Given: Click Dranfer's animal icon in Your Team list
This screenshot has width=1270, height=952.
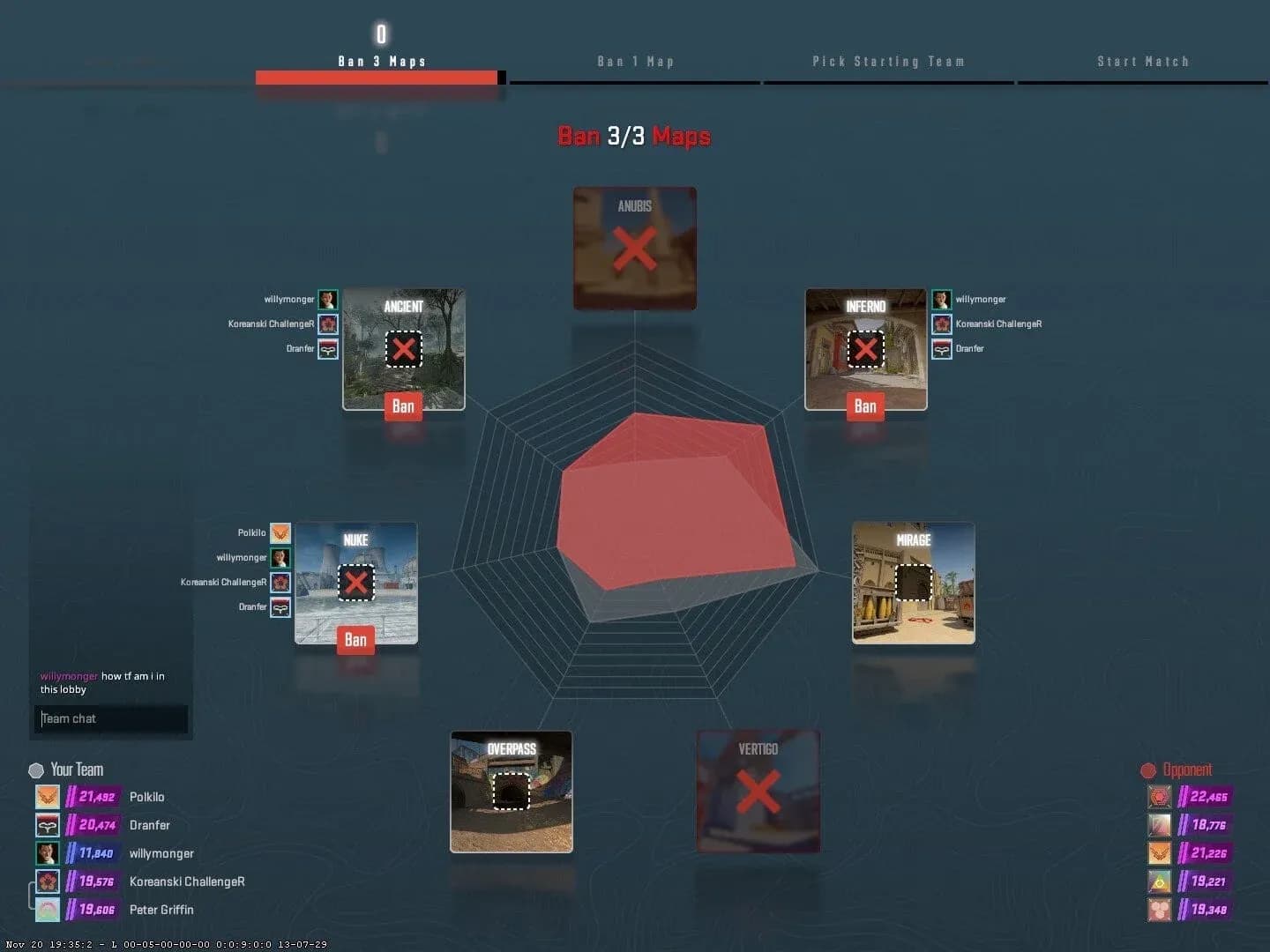Looking at the screenshot, I should coord(48,825).
